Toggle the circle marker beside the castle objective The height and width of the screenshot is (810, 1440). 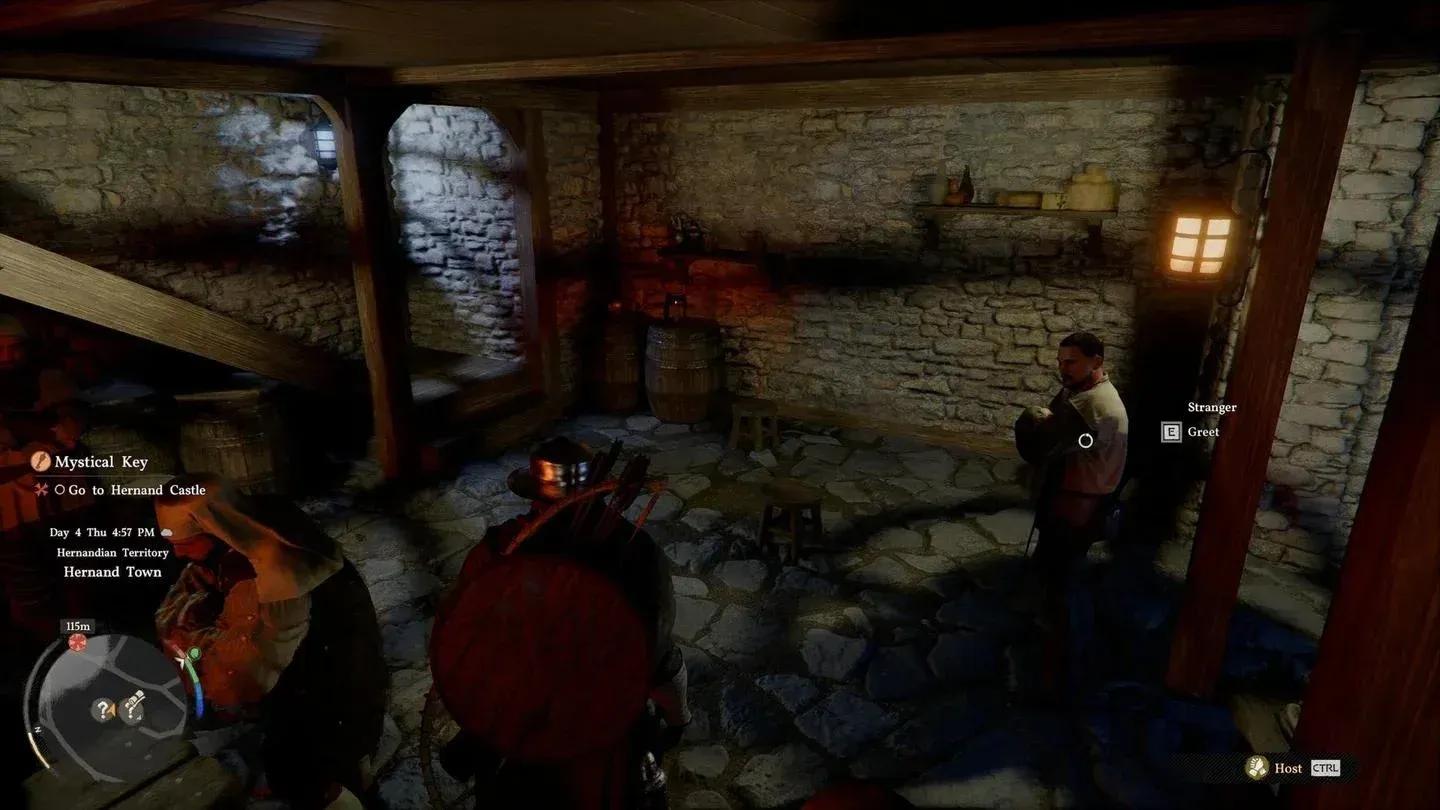click(x=59, y=490)
